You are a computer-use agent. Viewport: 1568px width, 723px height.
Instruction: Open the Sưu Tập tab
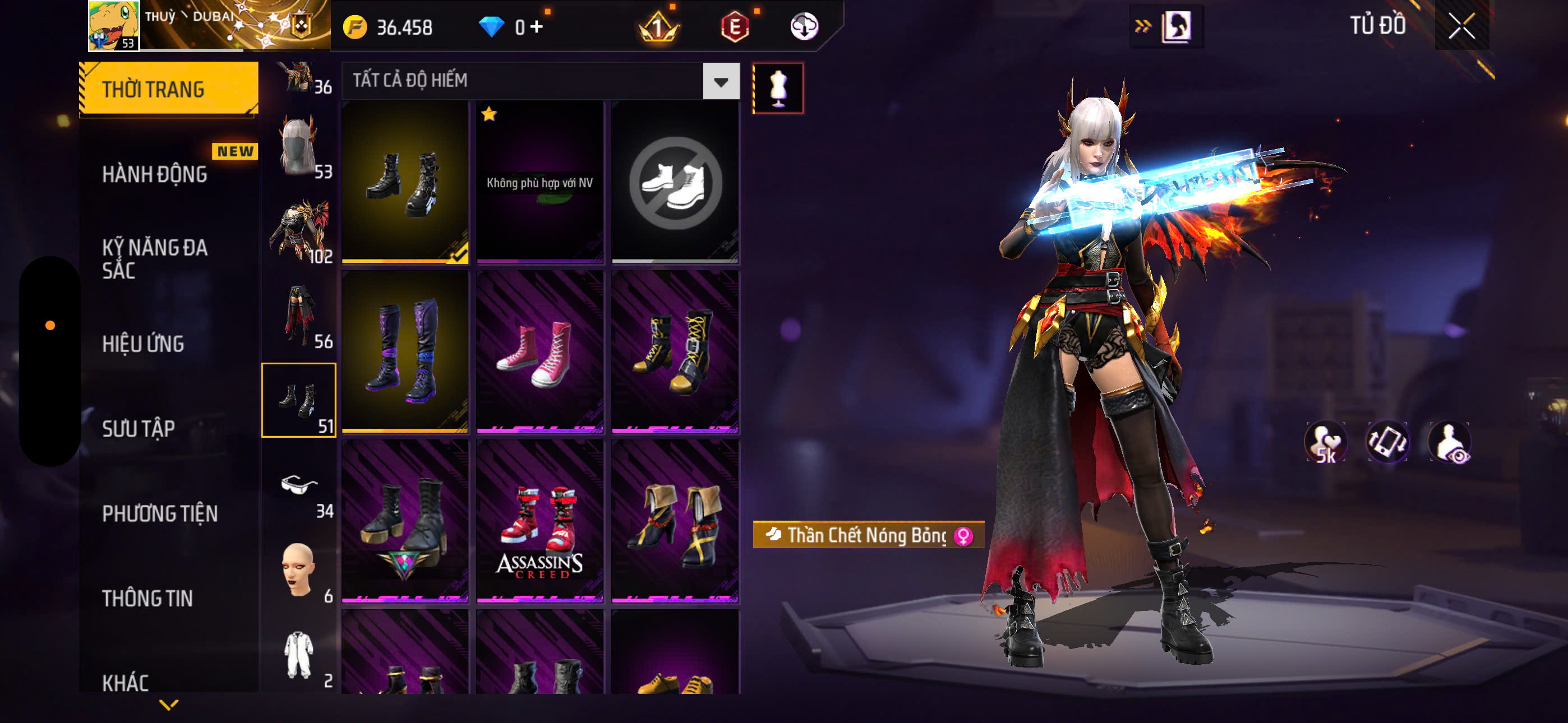pyautogui.click(x=139, y=428)
